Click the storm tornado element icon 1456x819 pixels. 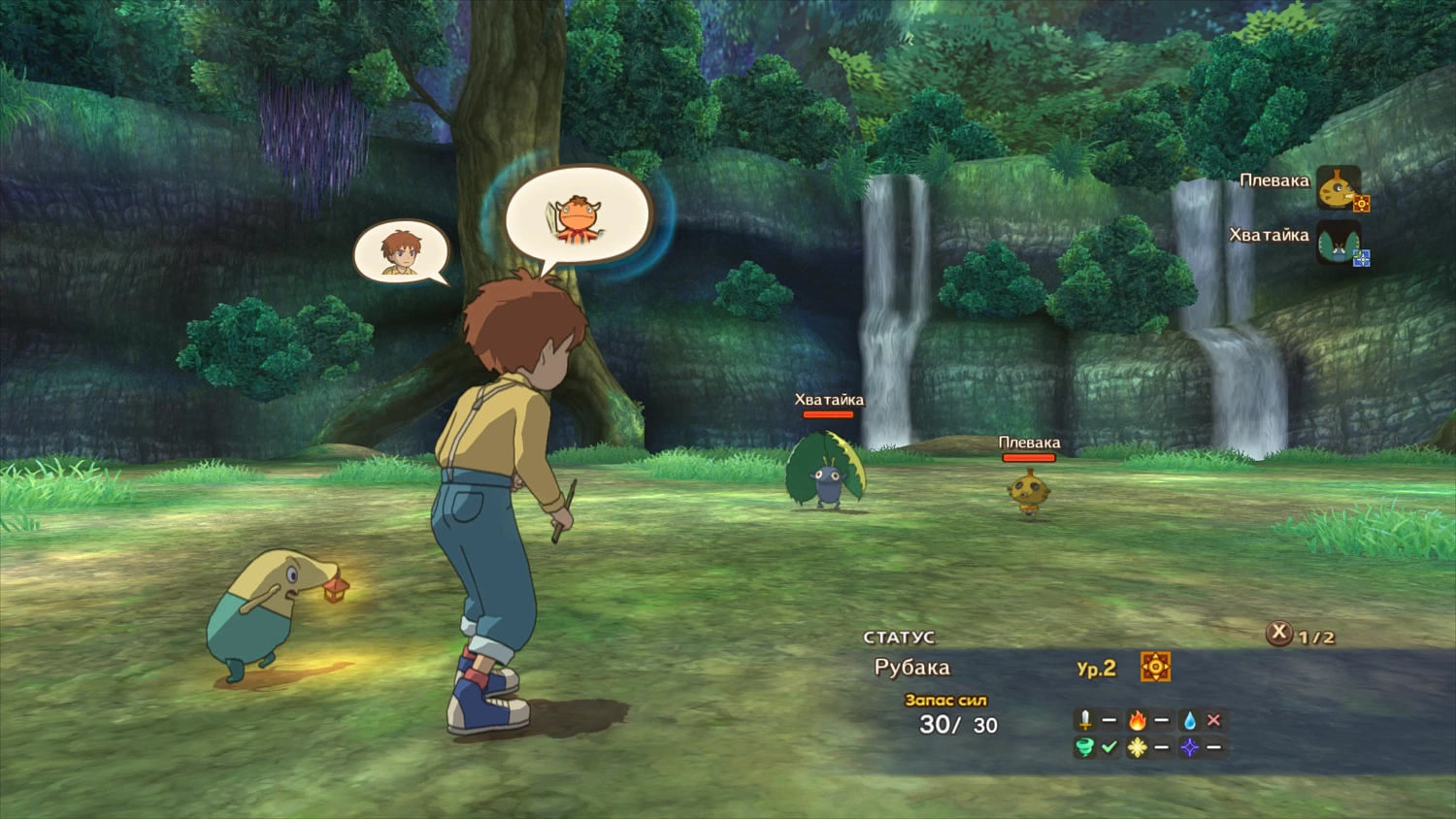coord(1085,747)
